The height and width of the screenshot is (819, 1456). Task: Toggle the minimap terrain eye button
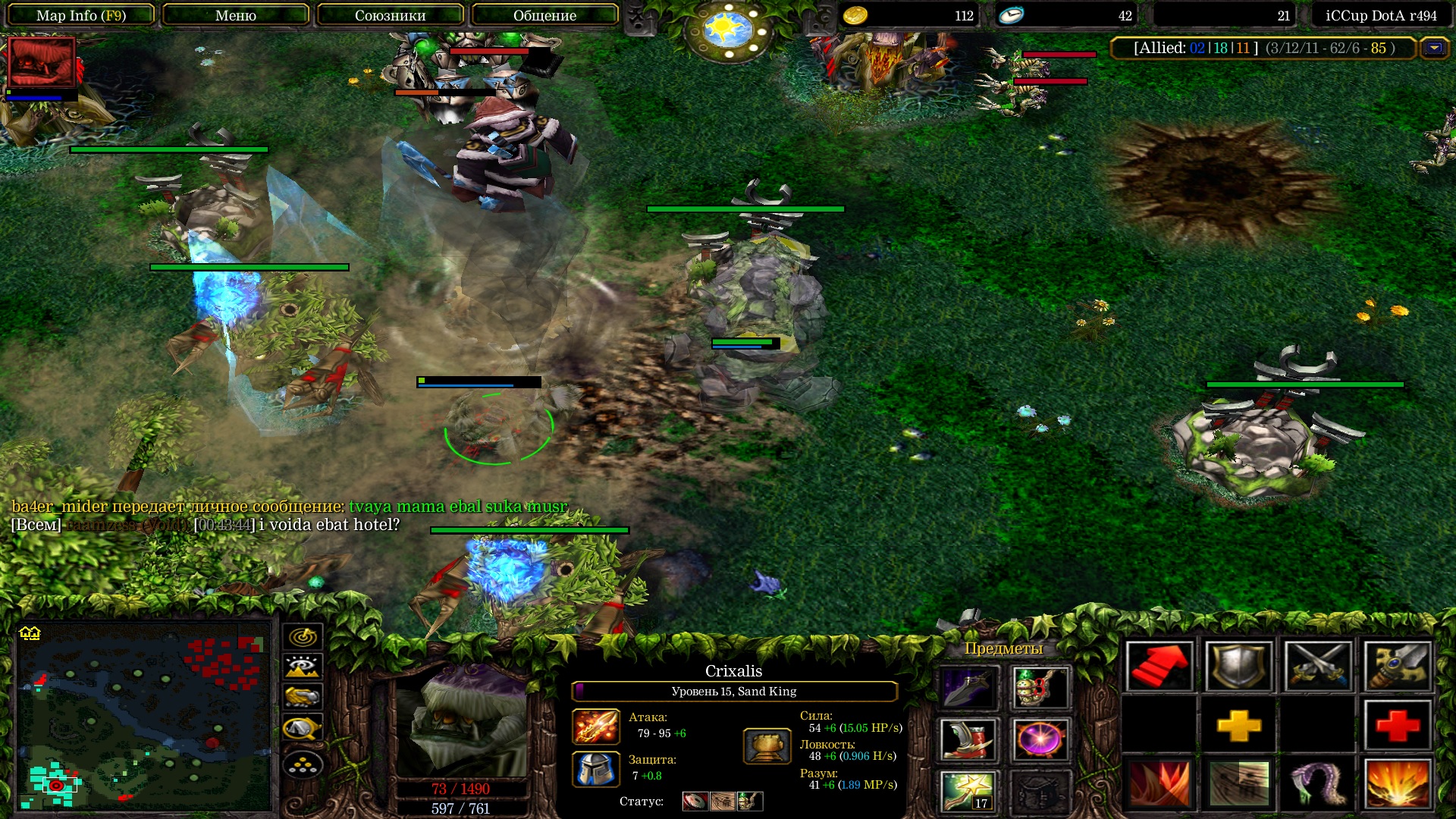303,667
